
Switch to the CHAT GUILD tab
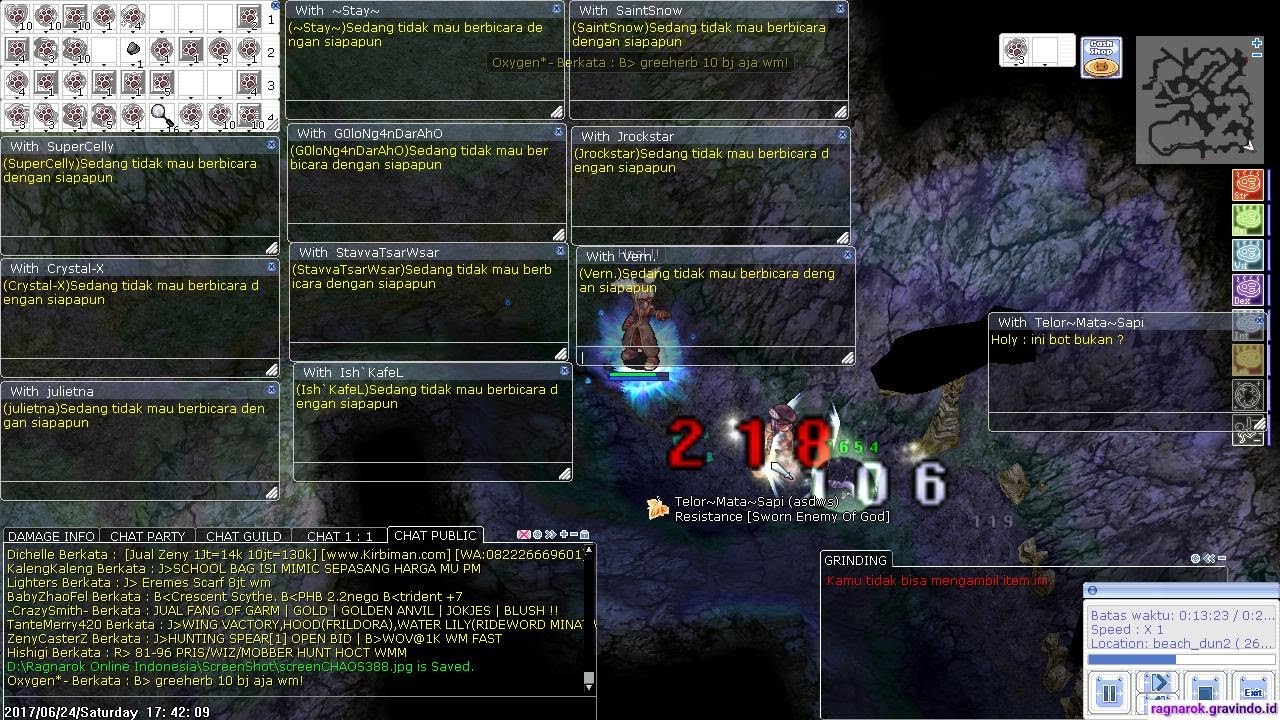pos(243,536)
